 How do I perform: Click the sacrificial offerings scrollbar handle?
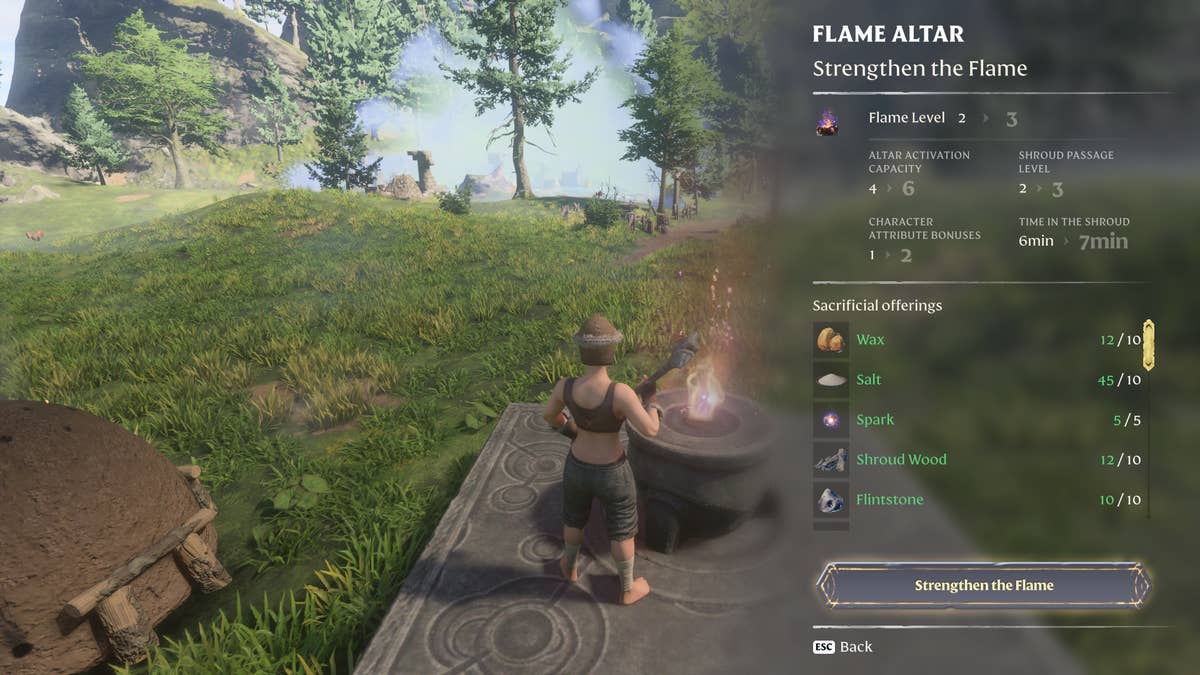[x=1149, y=344]
